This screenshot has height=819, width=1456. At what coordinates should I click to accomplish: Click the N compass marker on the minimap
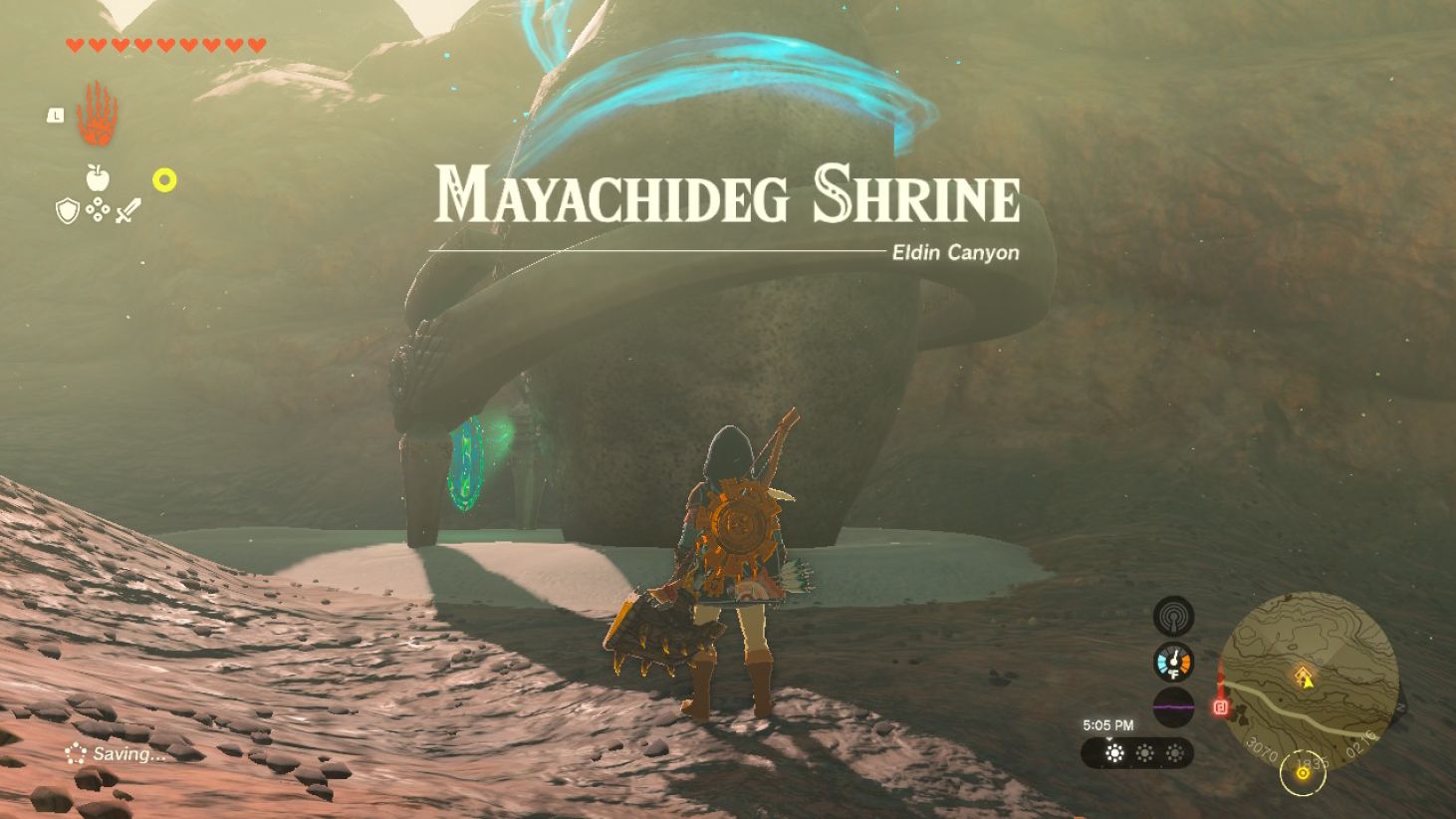[1402, 708]
